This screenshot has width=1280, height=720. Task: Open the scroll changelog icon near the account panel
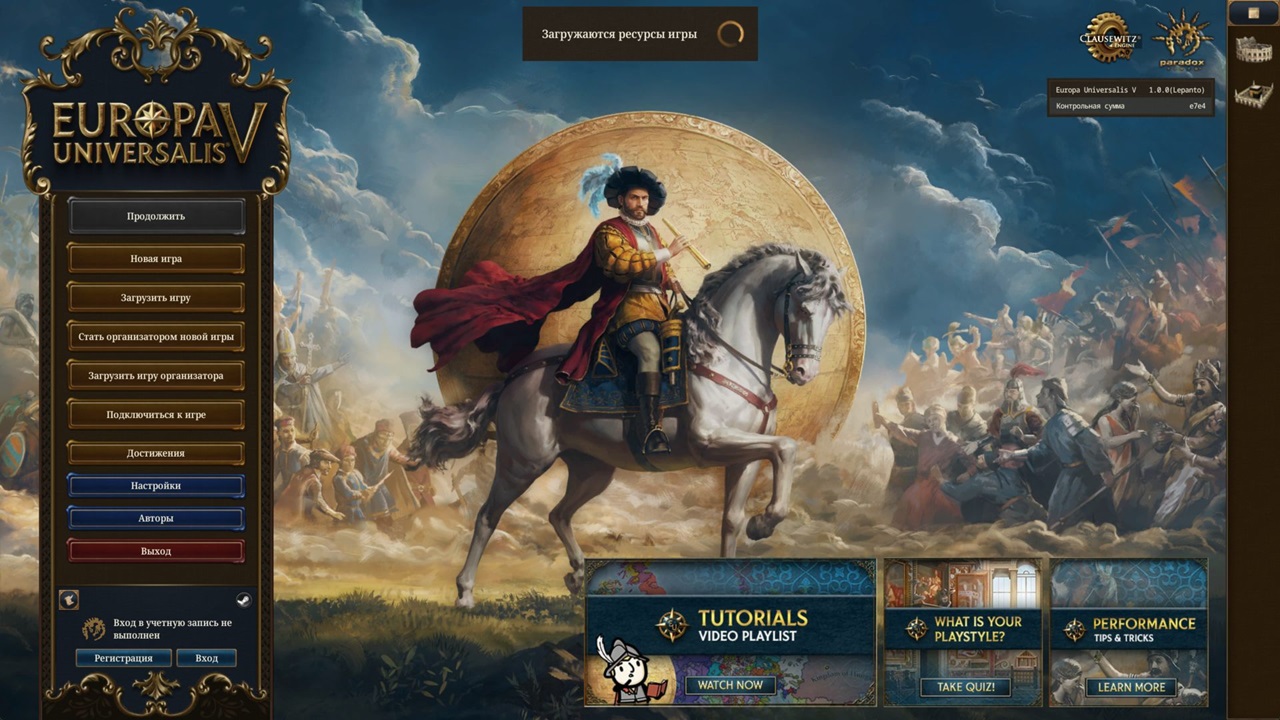[69, 599]
